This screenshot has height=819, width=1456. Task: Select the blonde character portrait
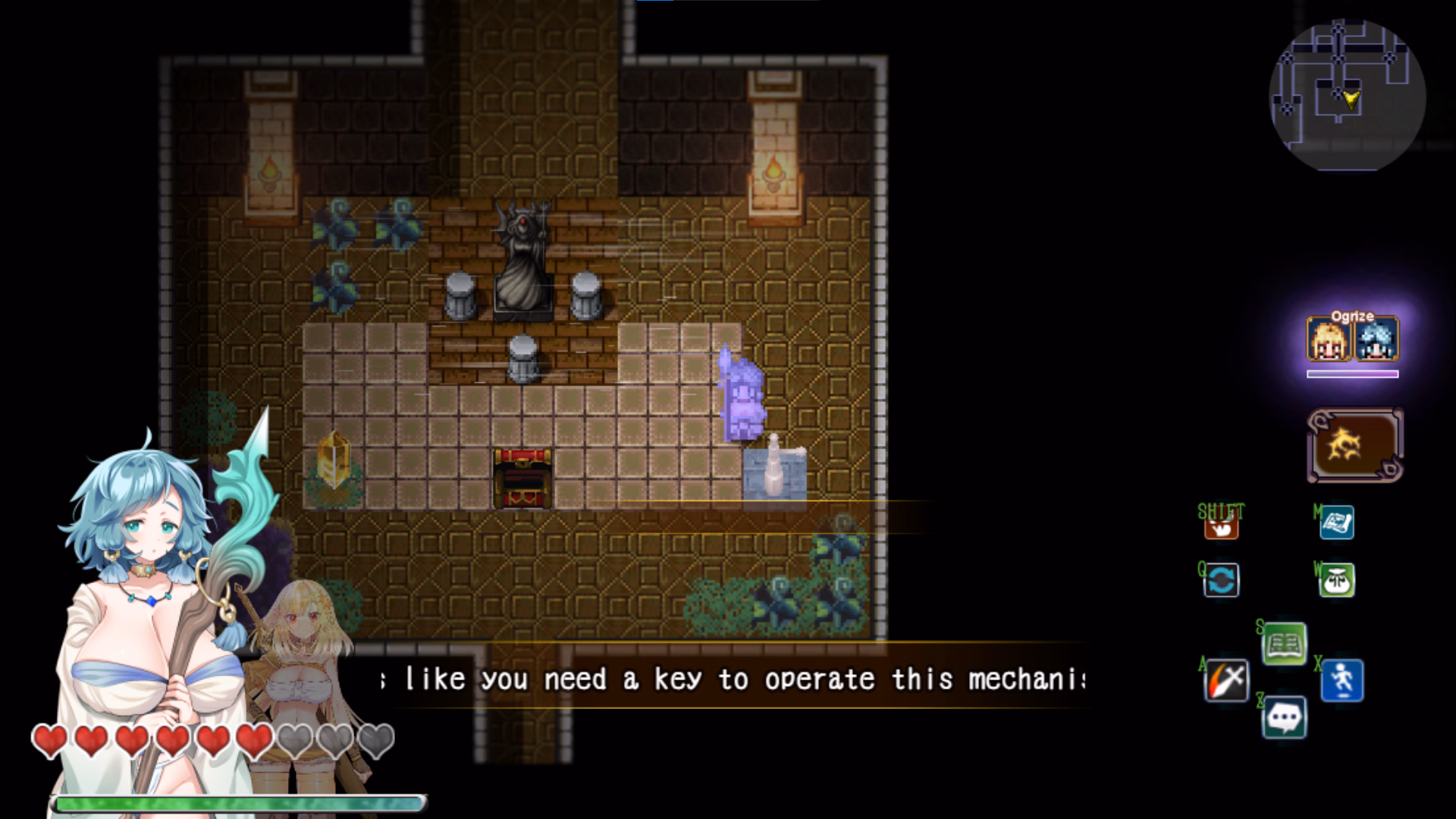pyautogui.click(x=1329, y=340)
